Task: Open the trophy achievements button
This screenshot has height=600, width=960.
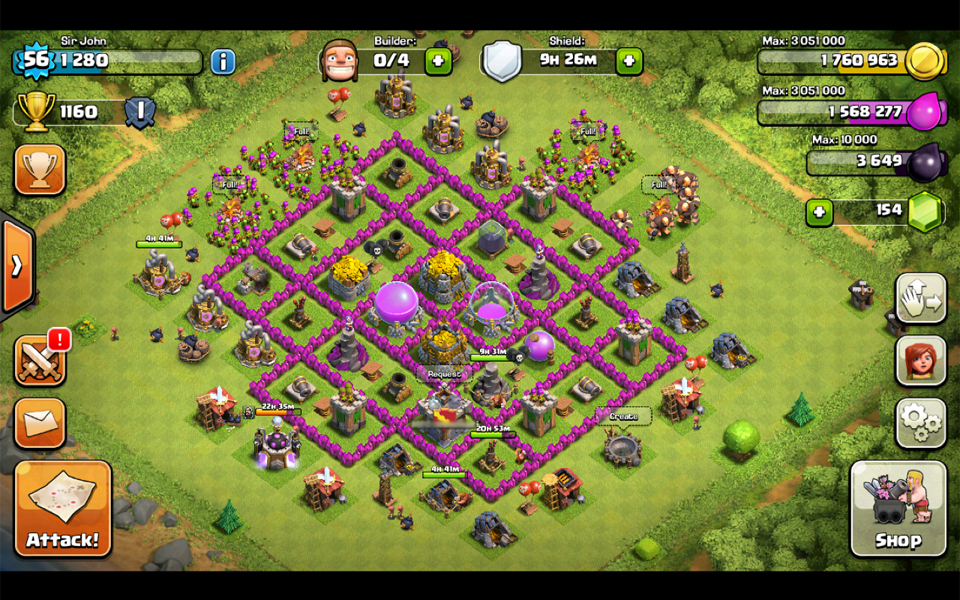Action: [40, 170]
